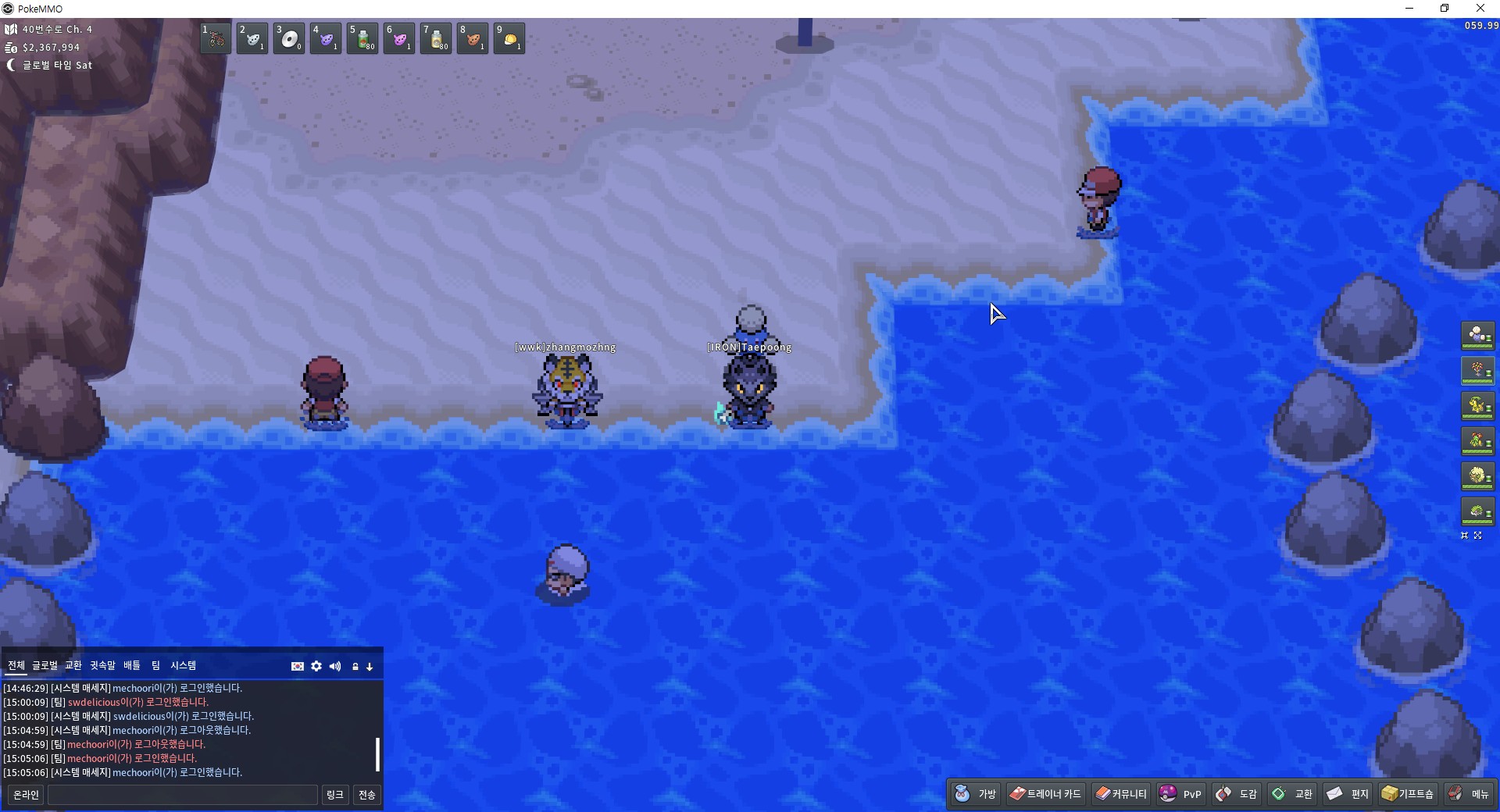1500x812 pixels.
Task: Open the 편지 mail window
Action: tap(1348, 794)
